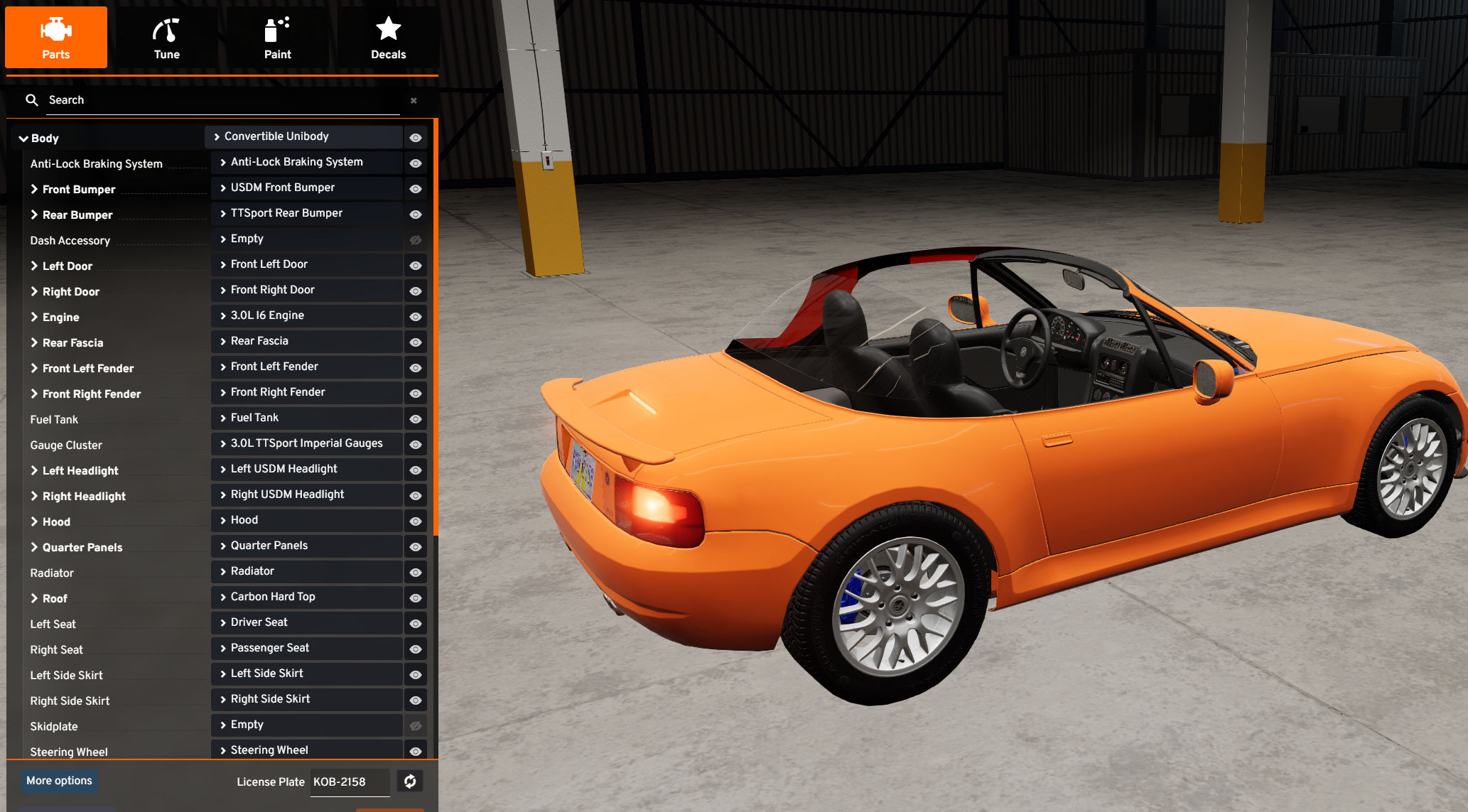The height and width of the screenshot is (812, 1468).
Task: Toggle visibility of the Hood part
Action: [416, 521]
